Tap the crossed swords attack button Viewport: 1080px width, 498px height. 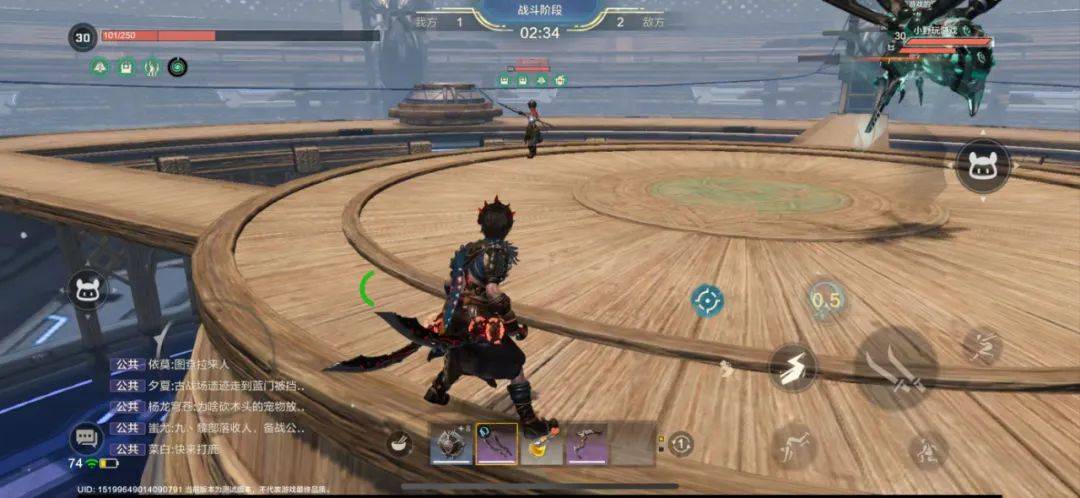click(x=896, y=367)
